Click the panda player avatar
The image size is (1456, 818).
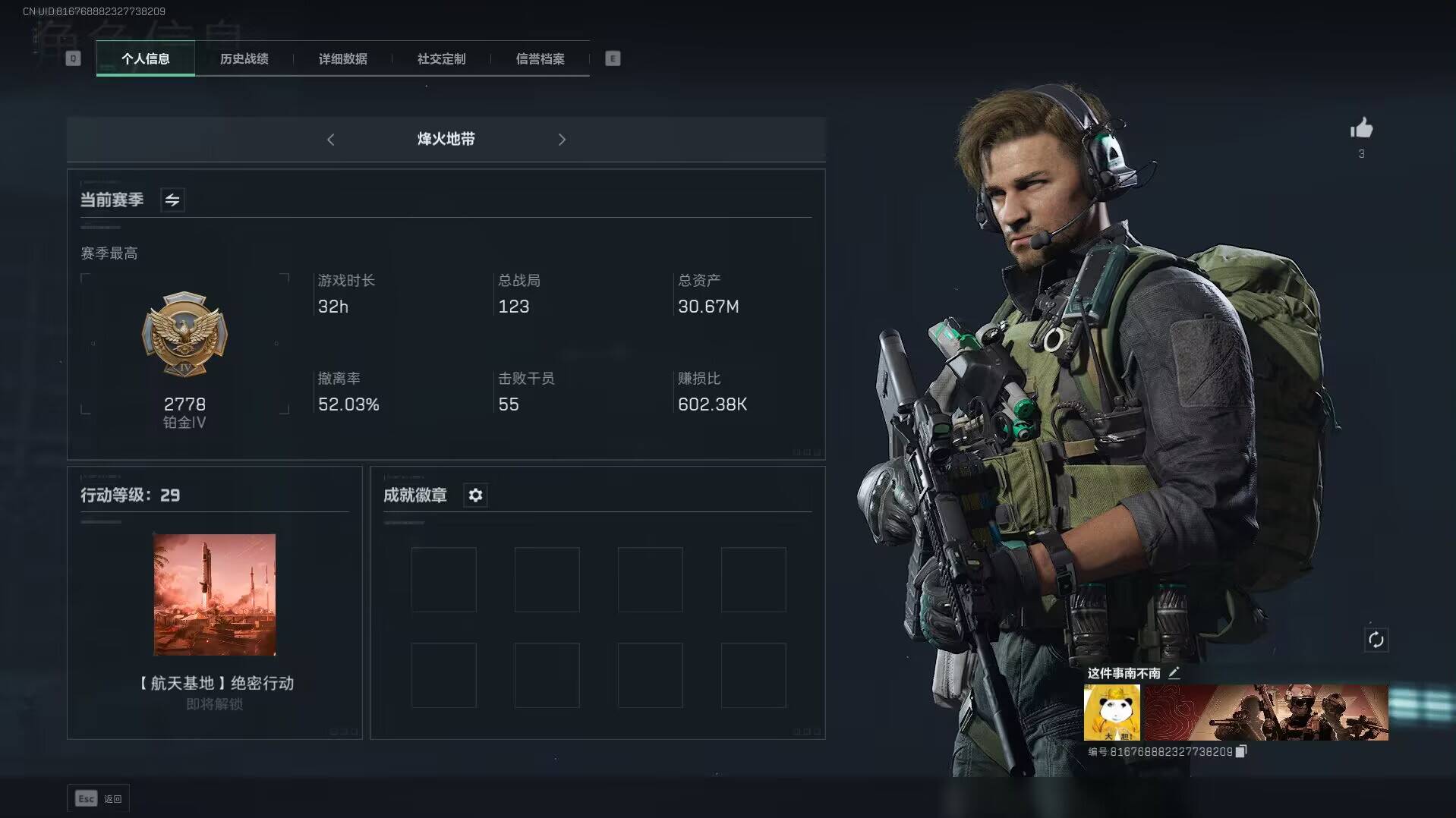pos(1111,713)
